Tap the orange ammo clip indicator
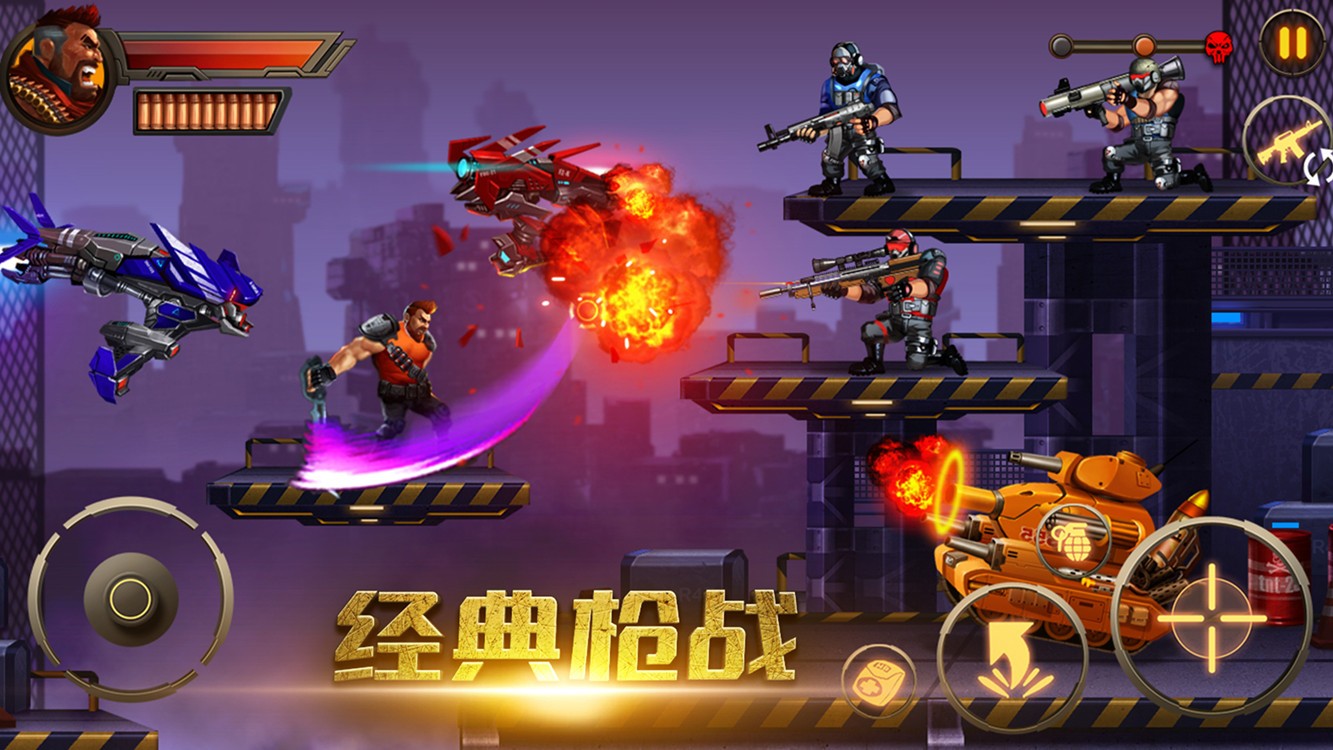Viewport: 1333px width, 750px height. (208, 112)
